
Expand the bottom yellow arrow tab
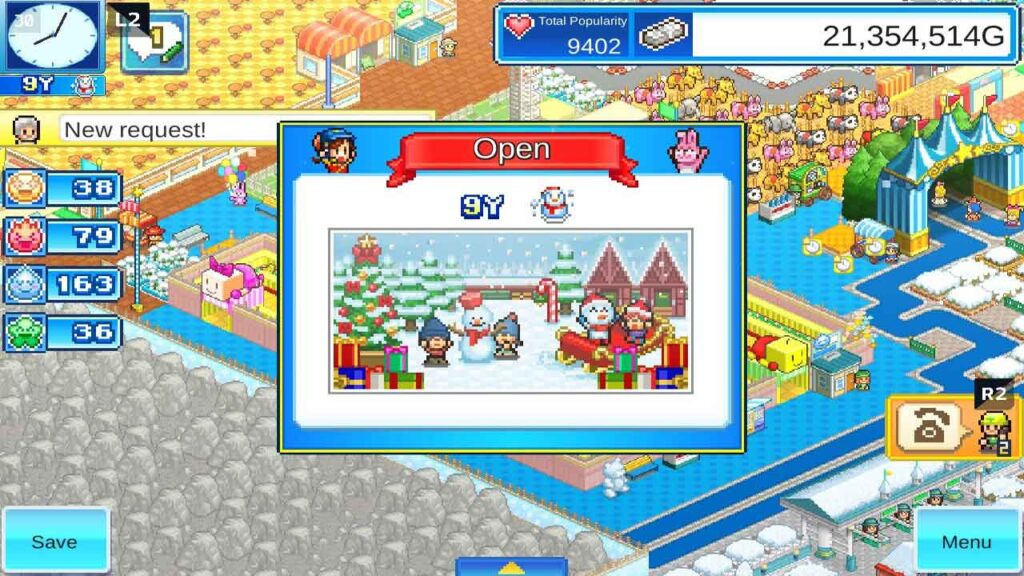tap(511, 566)
